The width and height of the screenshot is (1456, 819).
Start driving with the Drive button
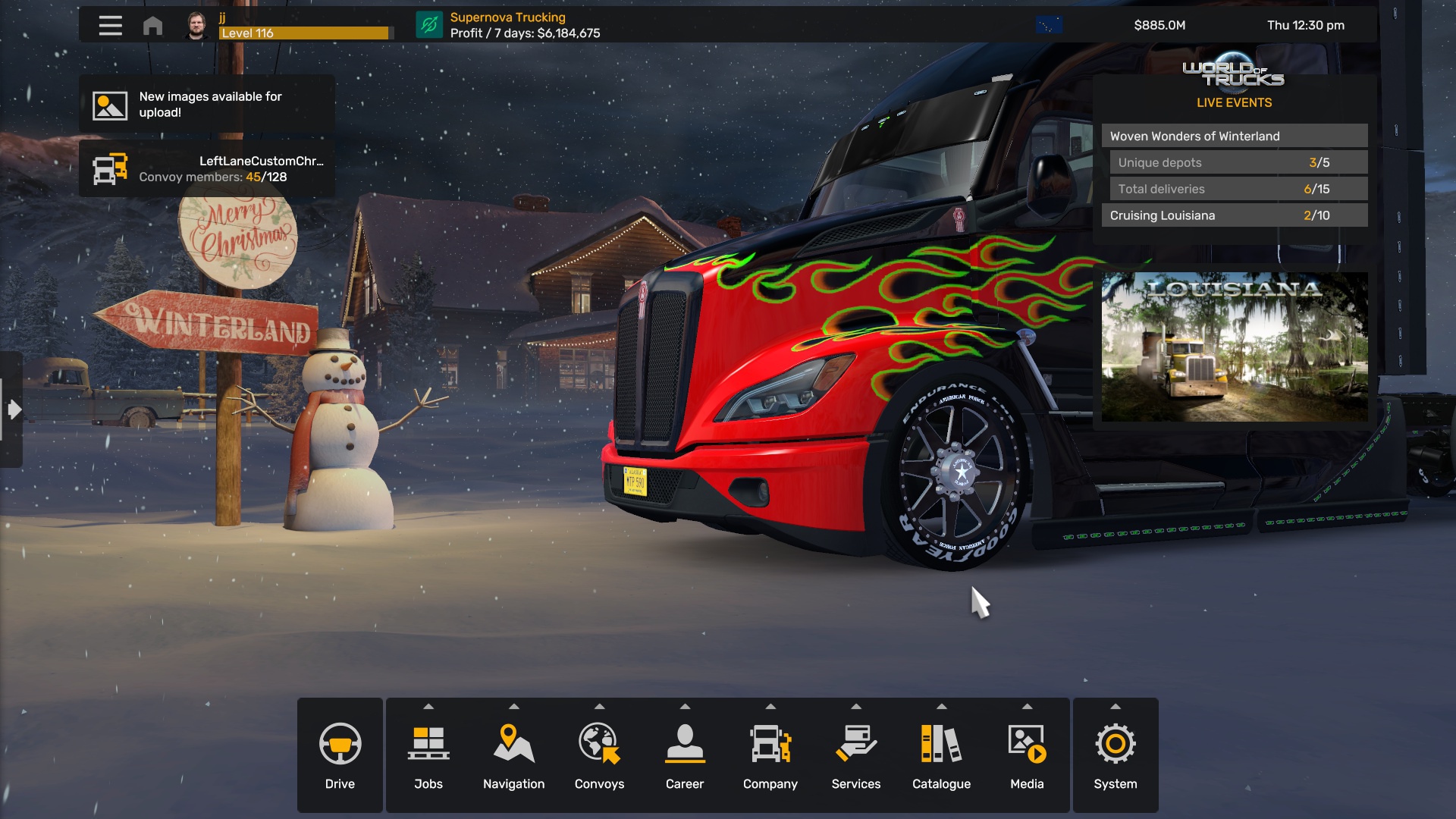point(340,755)
